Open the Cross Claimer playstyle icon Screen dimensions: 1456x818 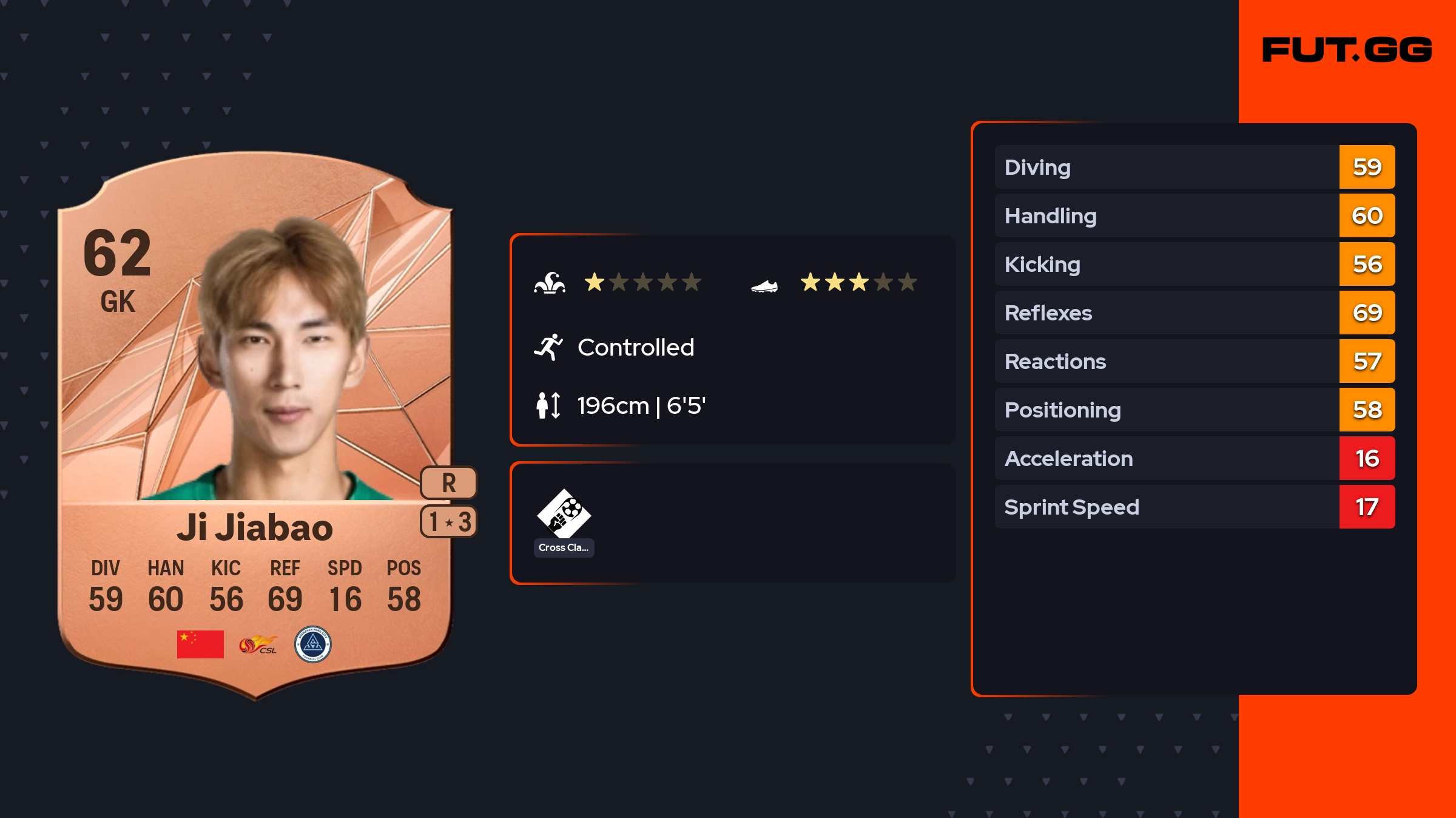[x=564, y=515]
